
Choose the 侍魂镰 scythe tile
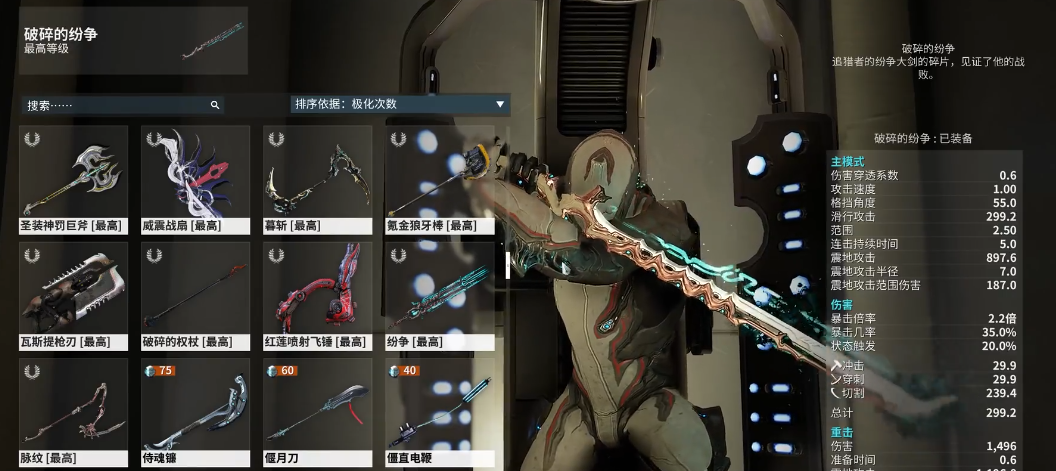pyautogui.click(x=195, y=412)
